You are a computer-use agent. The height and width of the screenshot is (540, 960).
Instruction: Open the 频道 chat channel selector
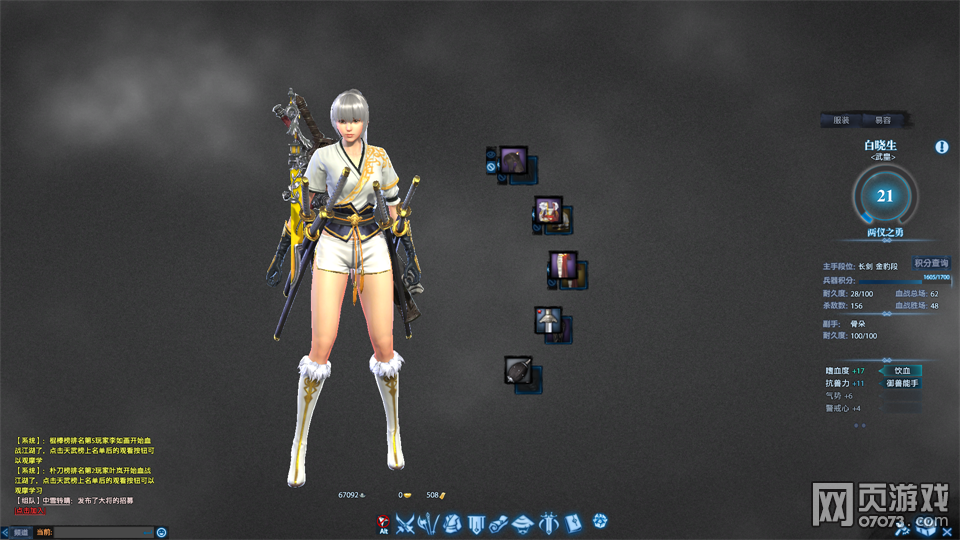pos(20,532)
